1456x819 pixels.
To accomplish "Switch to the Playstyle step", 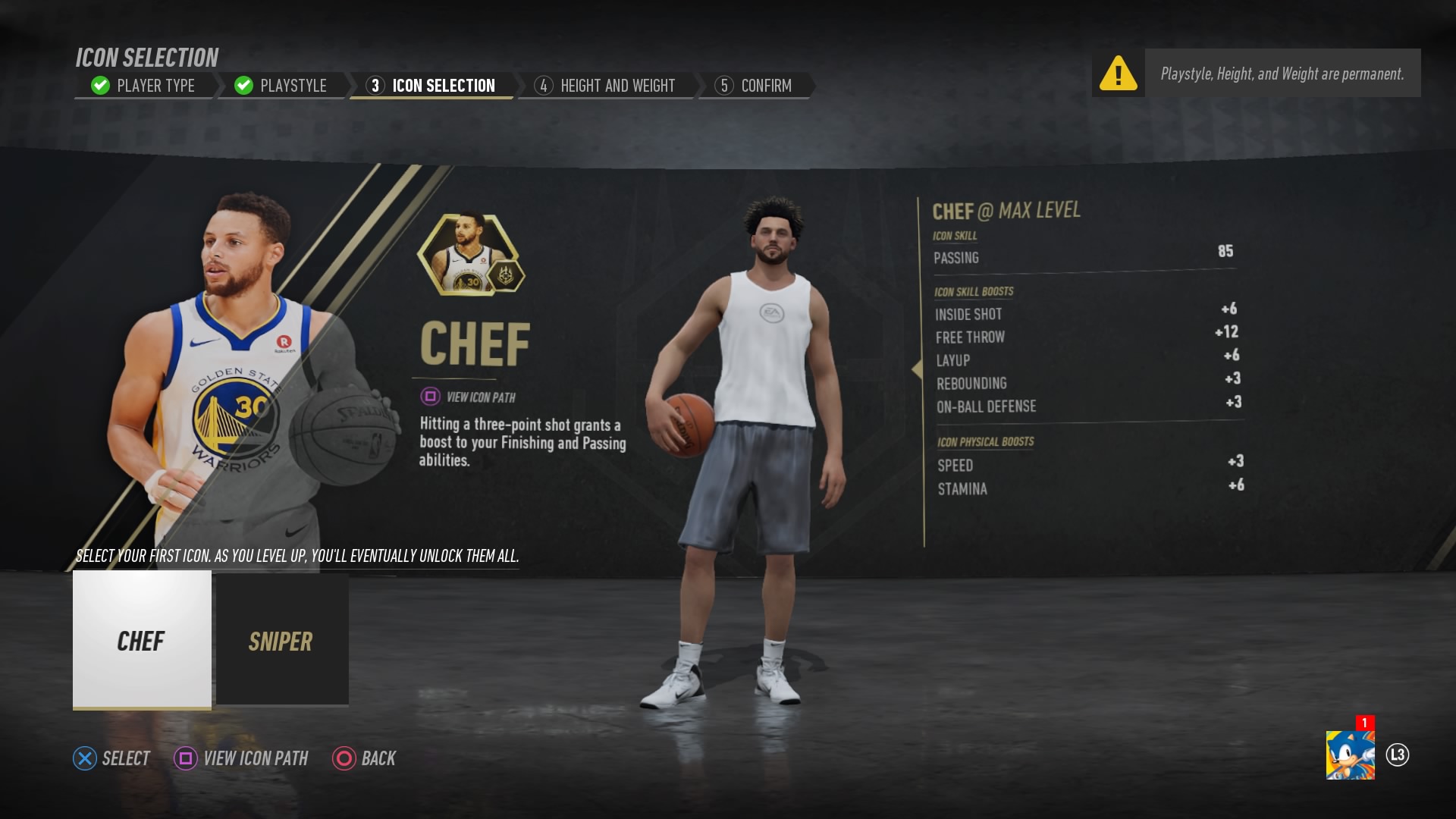I will 293,85.
